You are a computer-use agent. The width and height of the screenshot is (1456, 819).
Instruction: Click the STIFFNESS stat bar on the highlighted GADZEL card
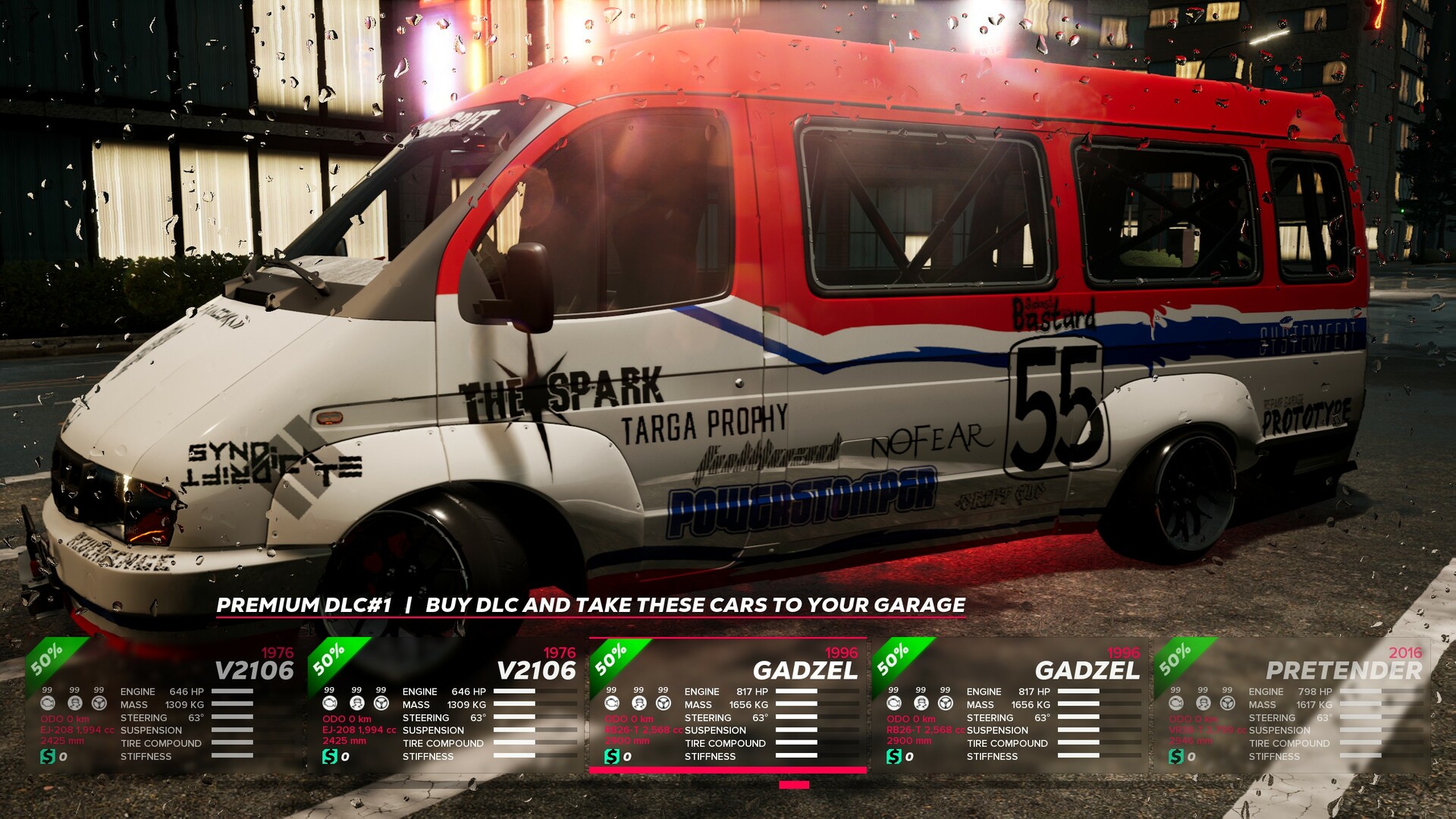click(x=796, y=756)
